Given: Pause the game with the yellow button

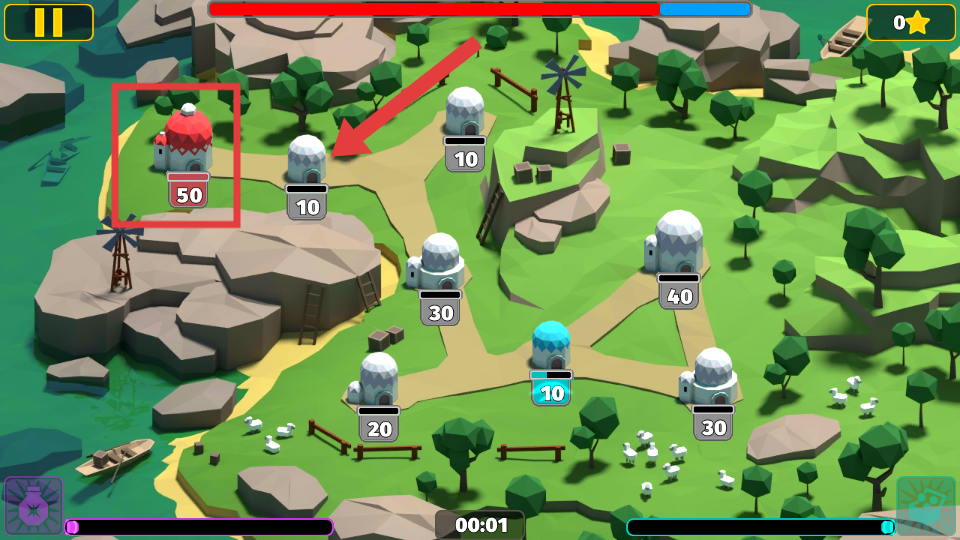Looking at the screenshot, I should click(x=48, y=22).
